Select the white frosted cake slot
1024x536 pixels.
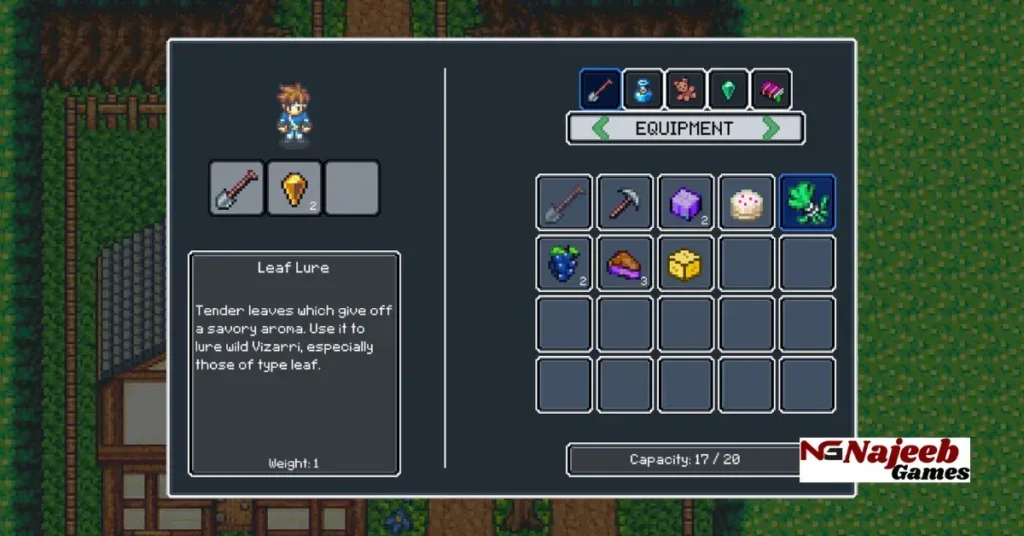click(x=746, y=203)
